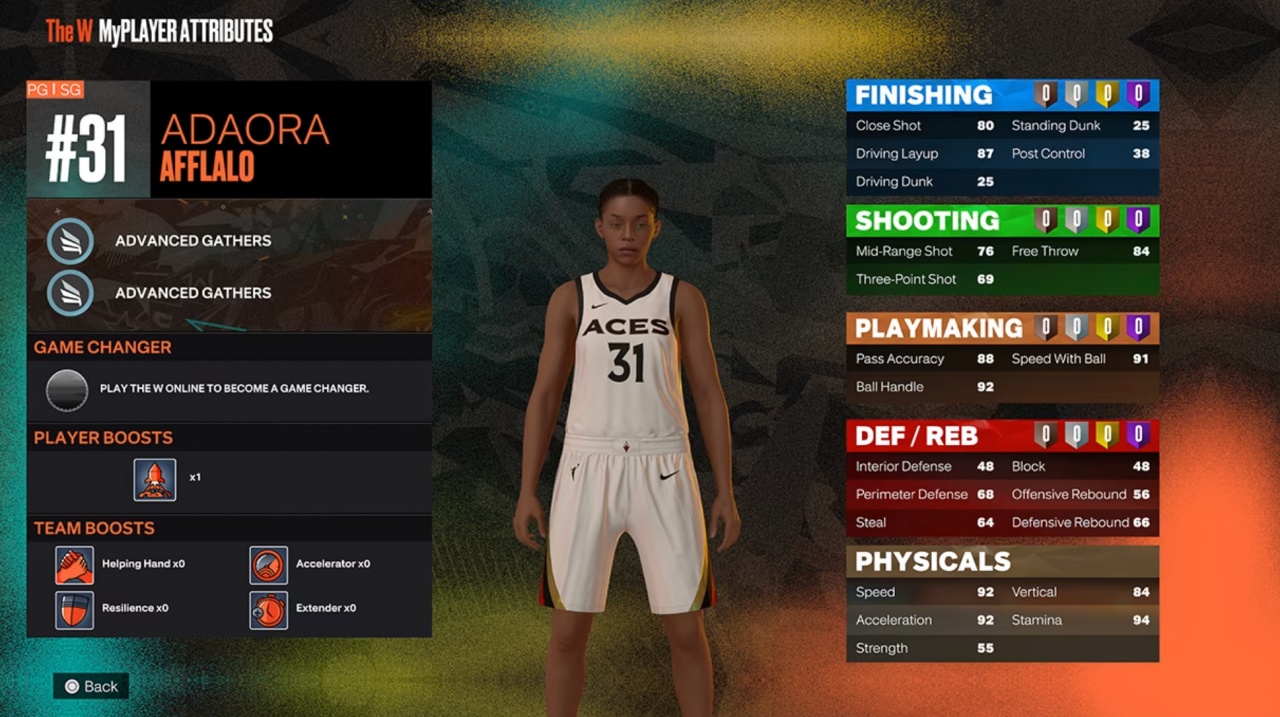This screenshot has width=1280, height=717.
Task: Select the #31 Adaora Afflalo player card
Action: click(229, 139)
